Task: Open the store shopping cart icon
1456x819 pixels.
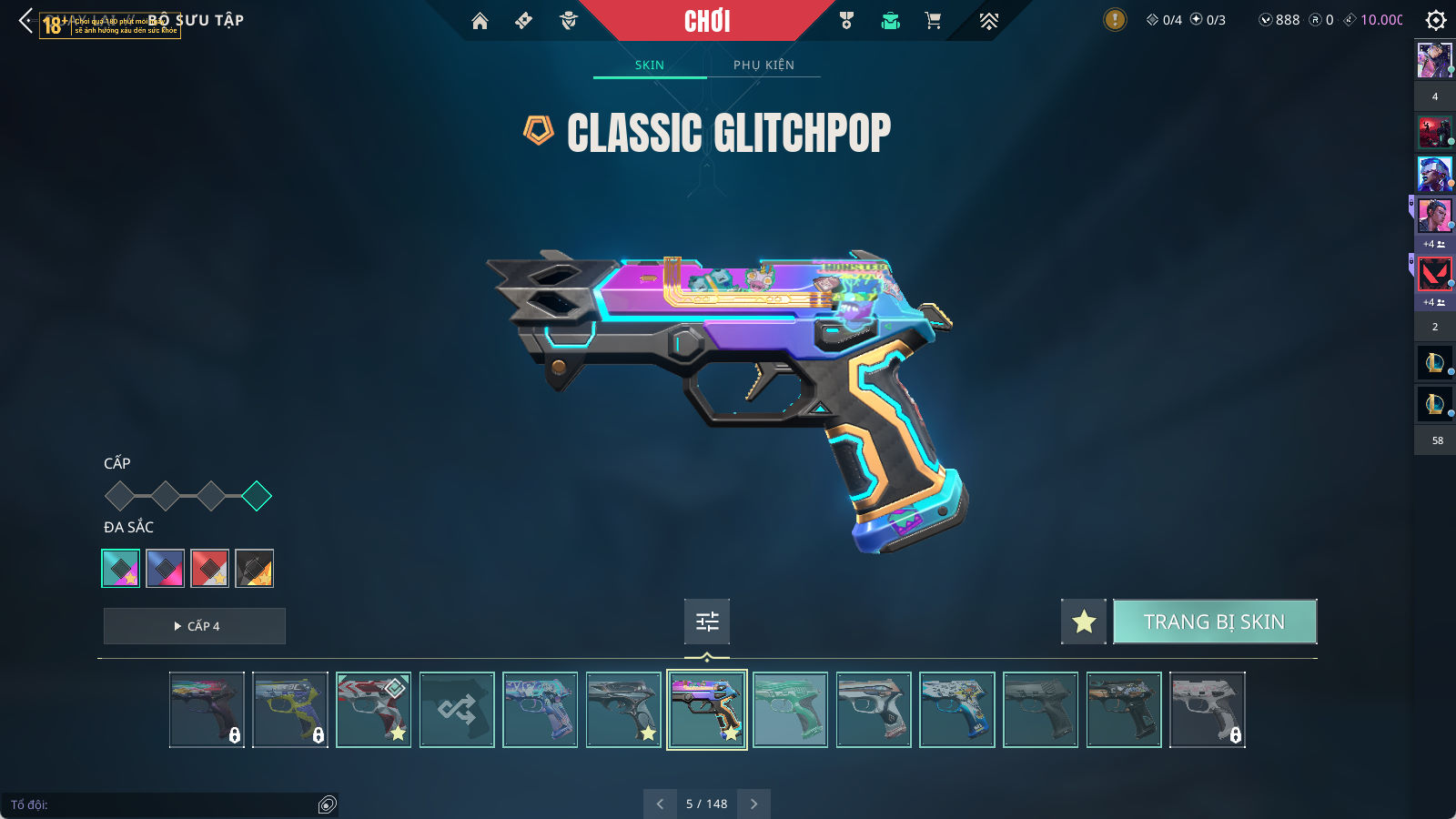Action: (933, 21)
